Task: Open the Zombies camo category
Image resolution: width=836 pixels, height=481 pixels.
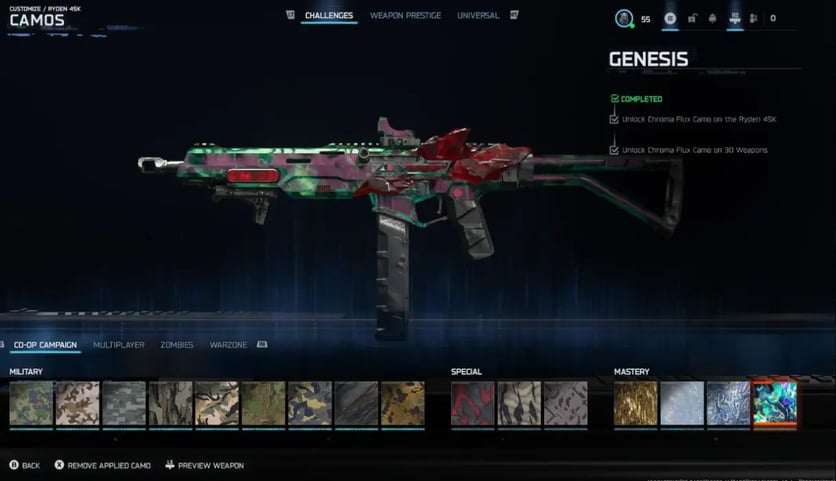Action: point(177,345)
